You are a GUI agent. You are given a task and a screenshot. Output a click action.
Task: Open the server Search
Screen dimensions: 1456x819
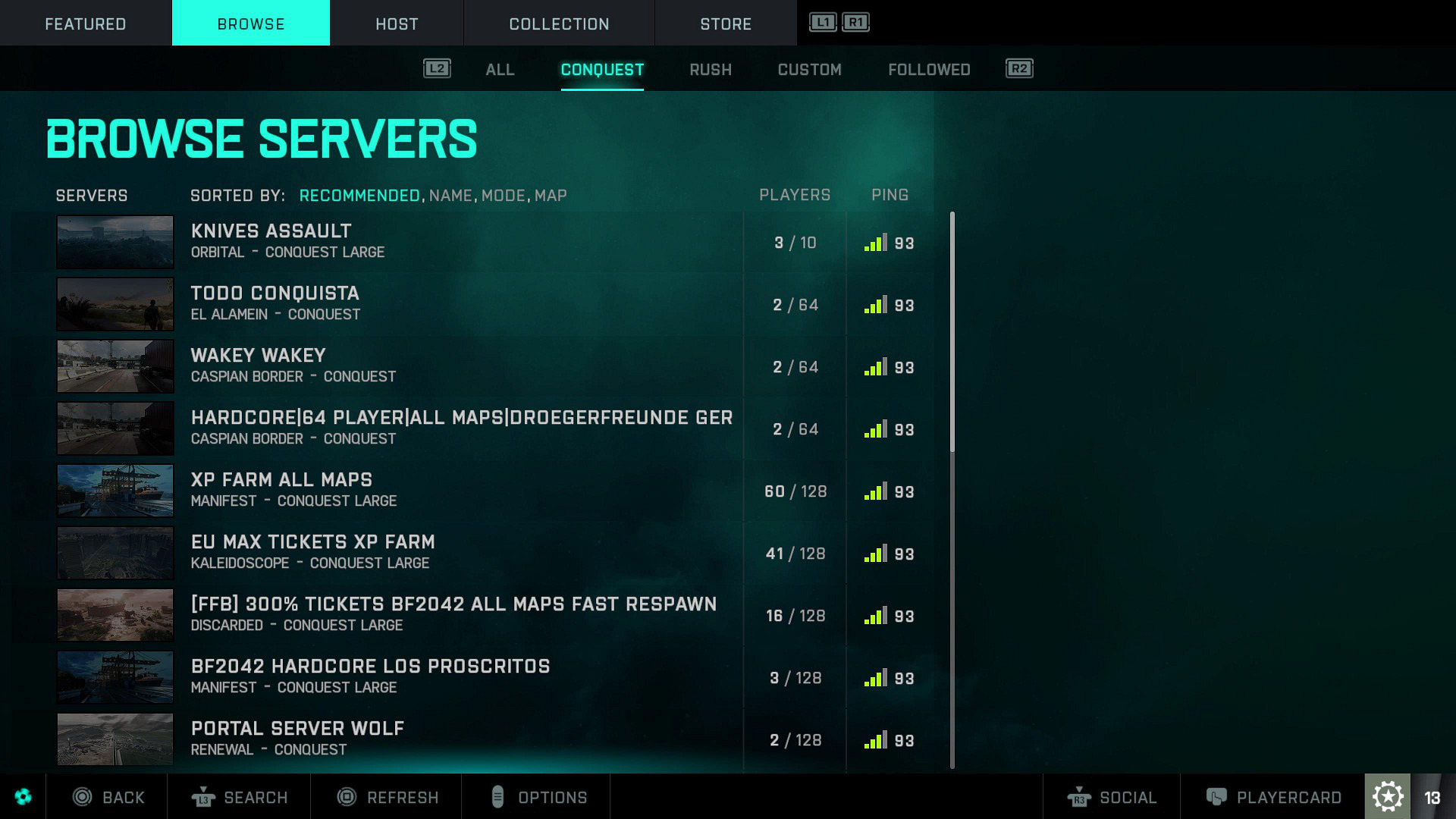[240, 797]
